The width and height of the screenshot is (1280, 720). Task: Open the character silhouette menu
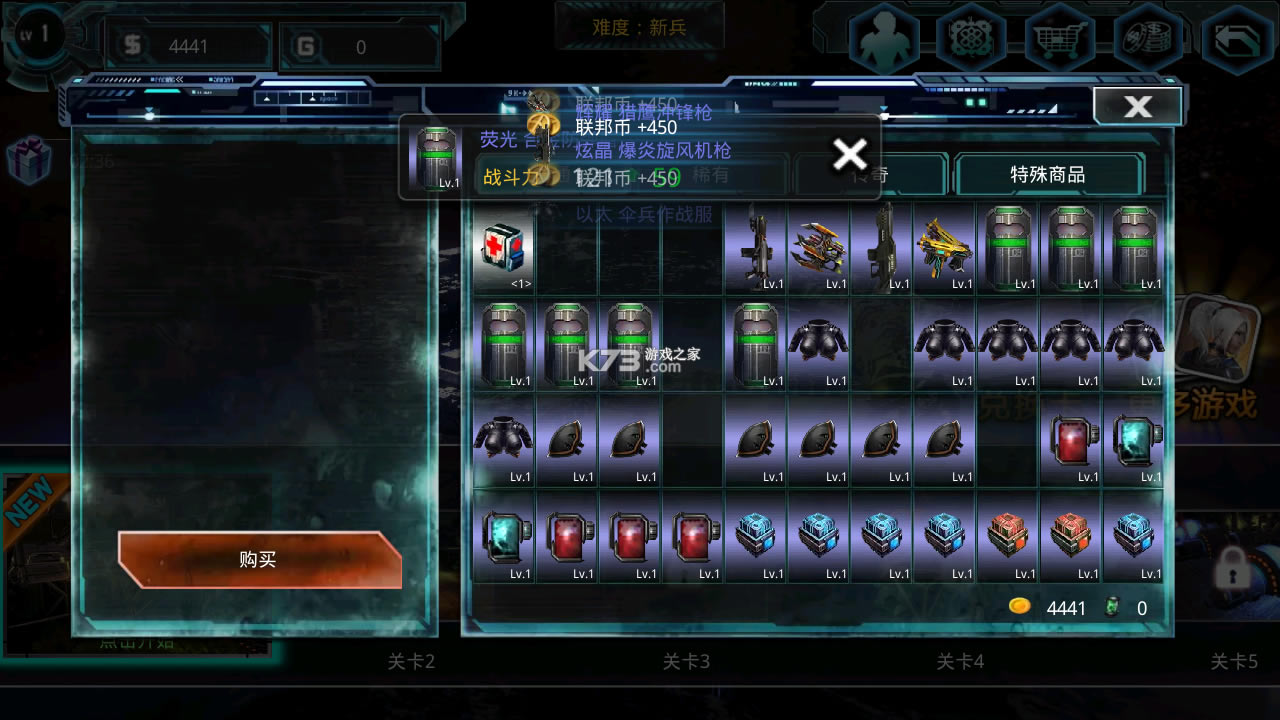pos(884,40)
